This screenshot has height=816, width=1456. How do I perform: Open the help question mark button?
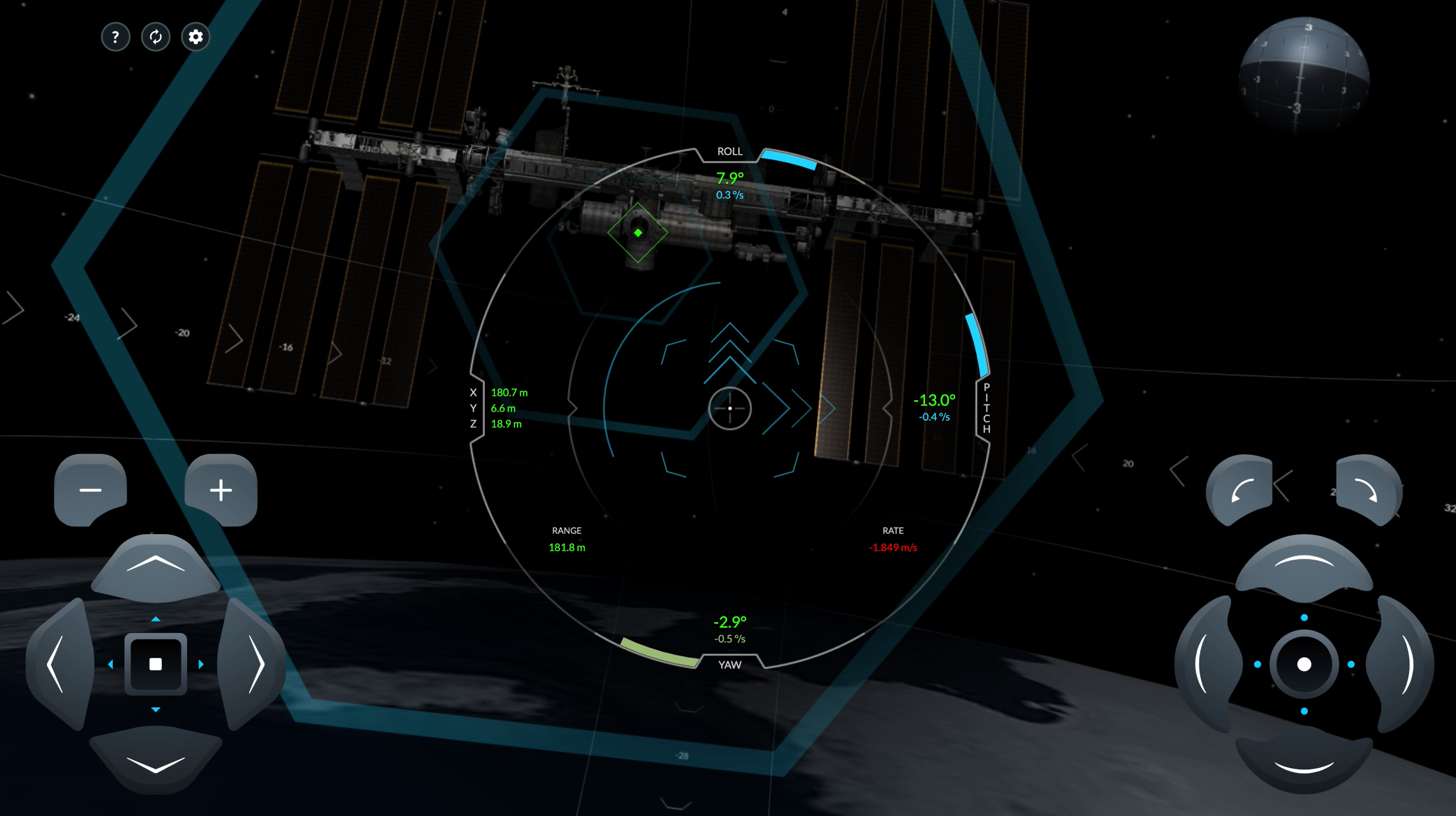115,37
